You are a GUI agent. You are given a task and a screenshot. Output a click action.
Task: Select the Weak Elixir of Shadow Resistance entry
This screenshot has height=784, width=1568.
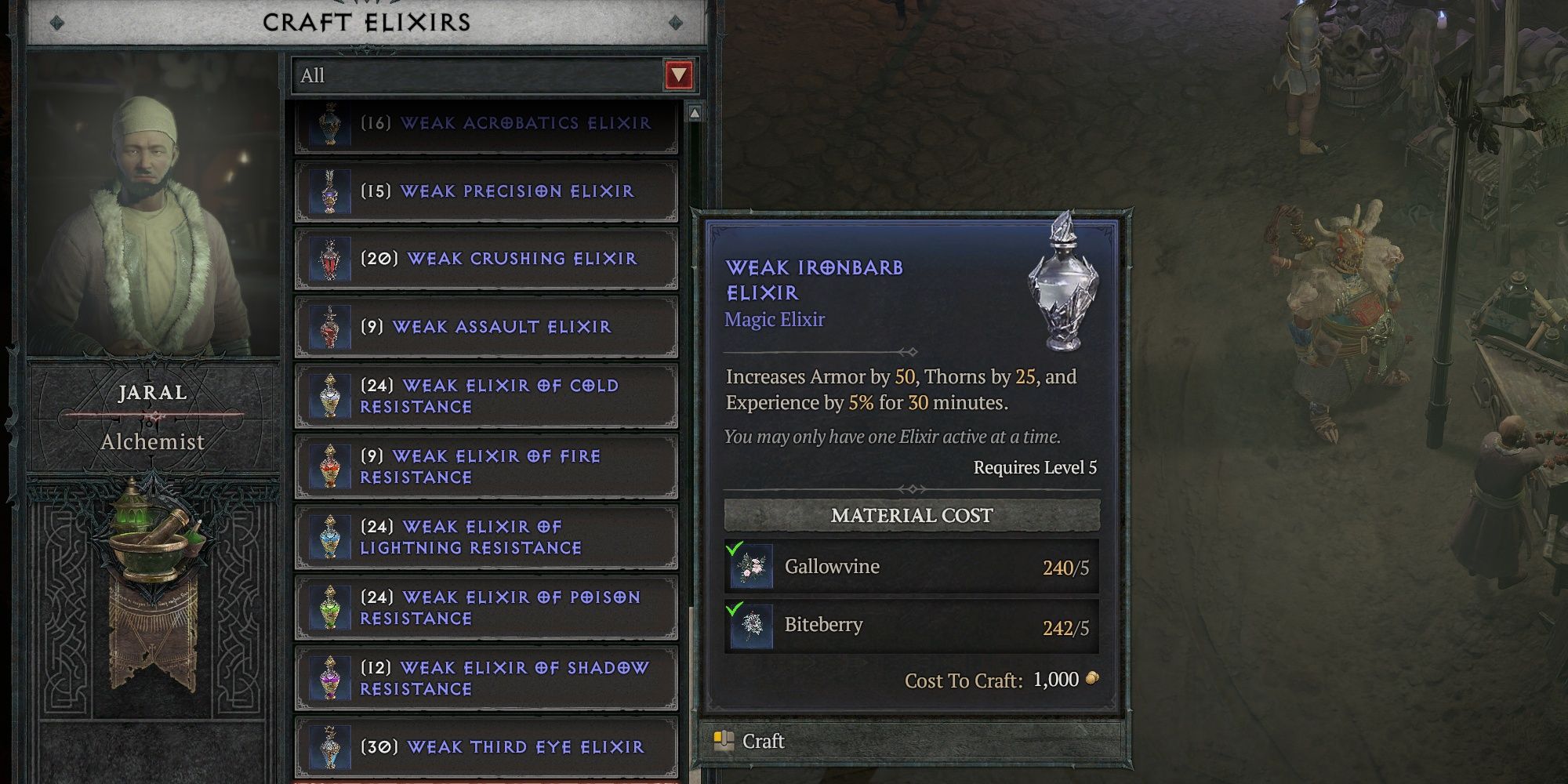(486, 679)
